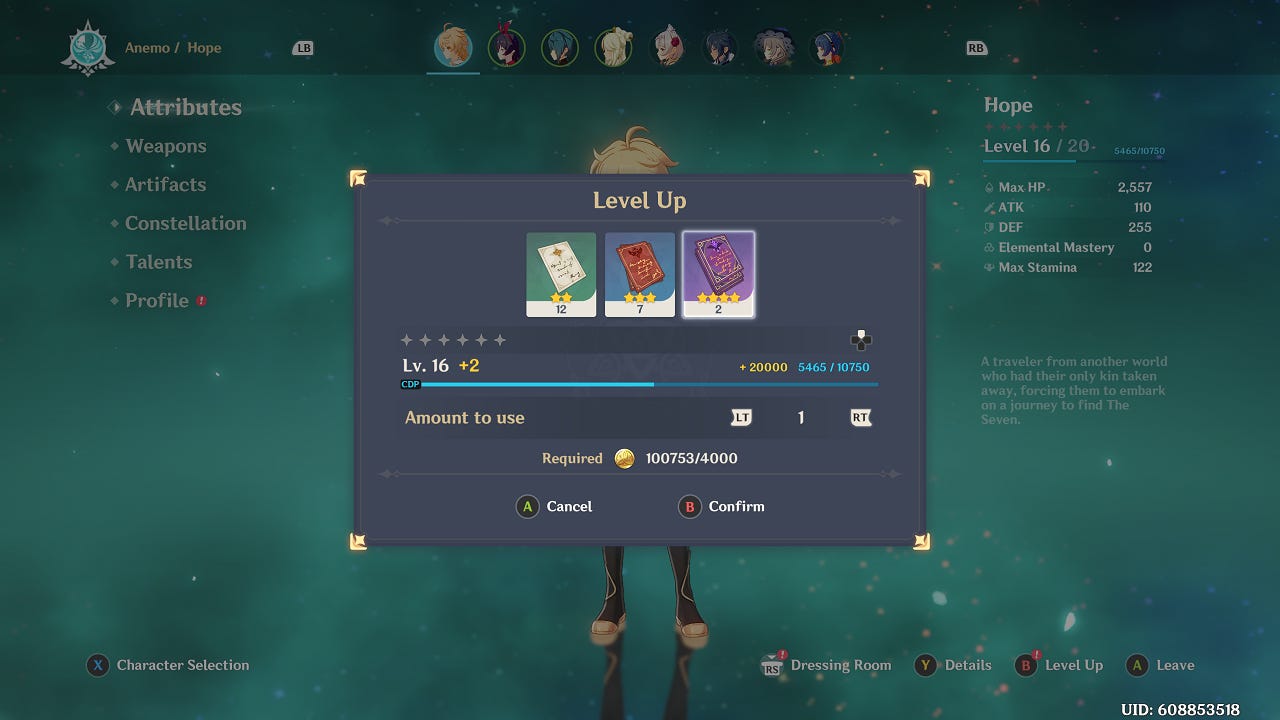Choose the silver-haired character with red rose
The width and height of the screenshot is (1280, 720).
(667, 47)
